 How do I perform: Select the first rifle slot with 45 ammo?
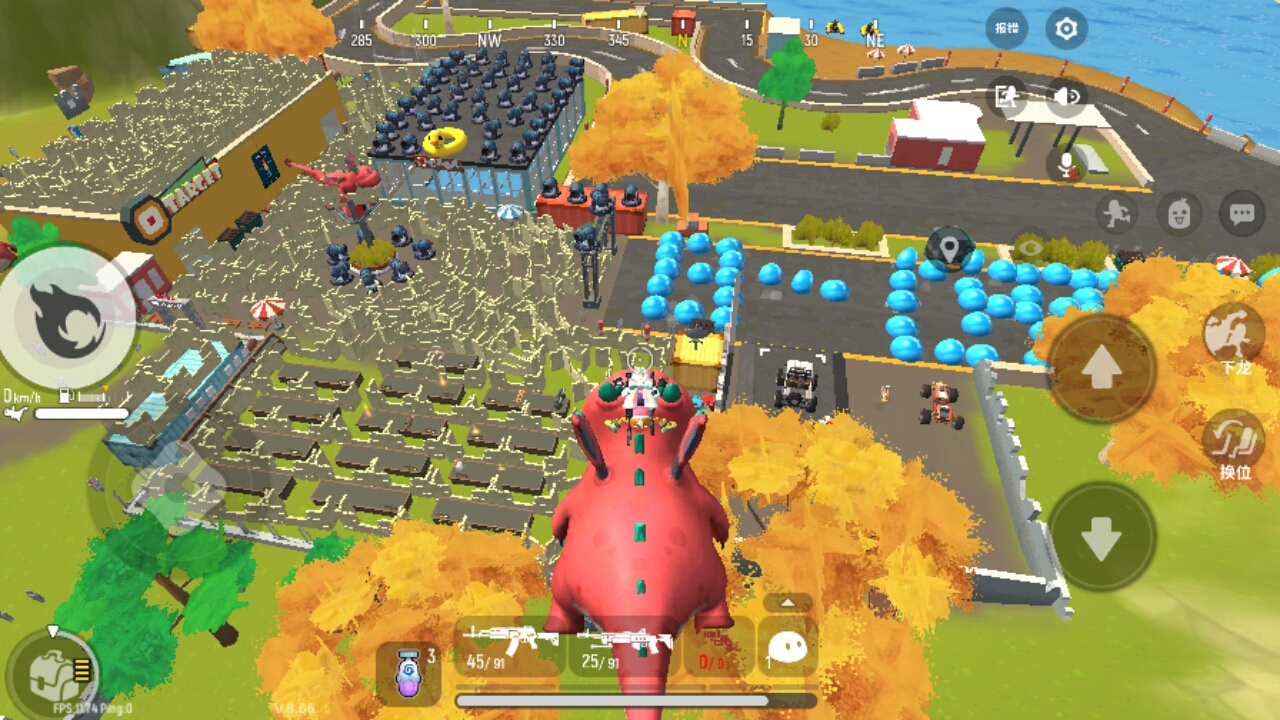(511, 647)
